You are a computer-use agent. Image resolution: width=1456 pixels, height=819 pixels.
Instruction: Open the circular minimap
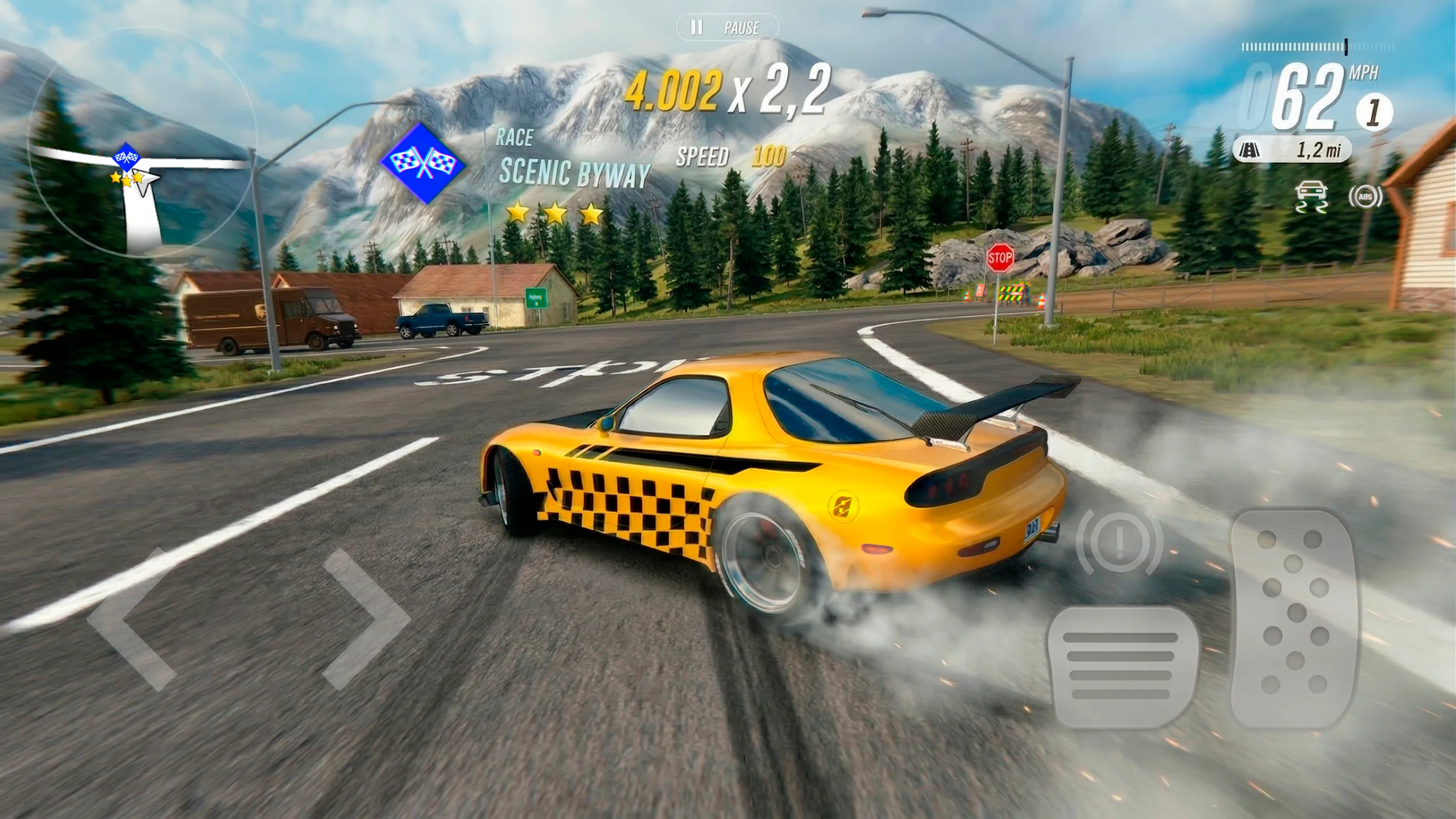pos(139,142)
